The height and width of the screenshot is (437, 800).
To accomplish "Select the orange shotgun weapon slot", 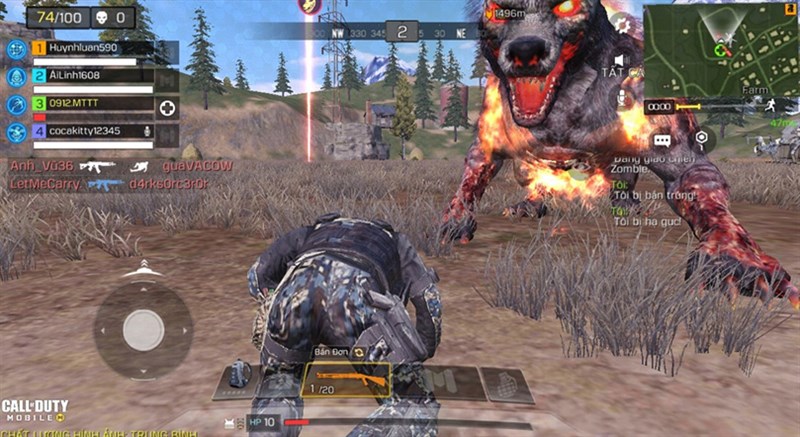I will coord(346,380).
